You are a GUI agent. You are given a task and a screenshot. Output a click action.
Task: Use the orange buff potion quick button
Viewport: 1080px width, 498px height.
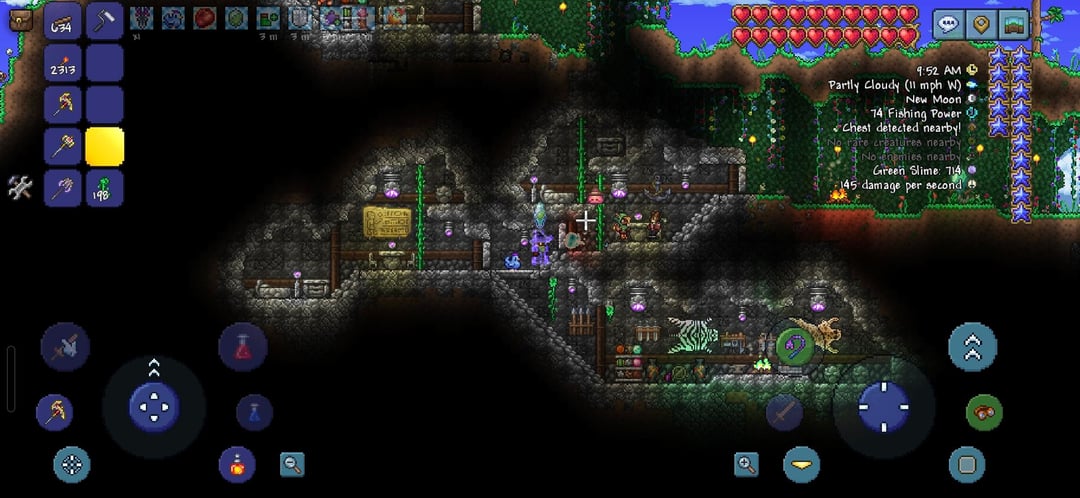[237, 464]
